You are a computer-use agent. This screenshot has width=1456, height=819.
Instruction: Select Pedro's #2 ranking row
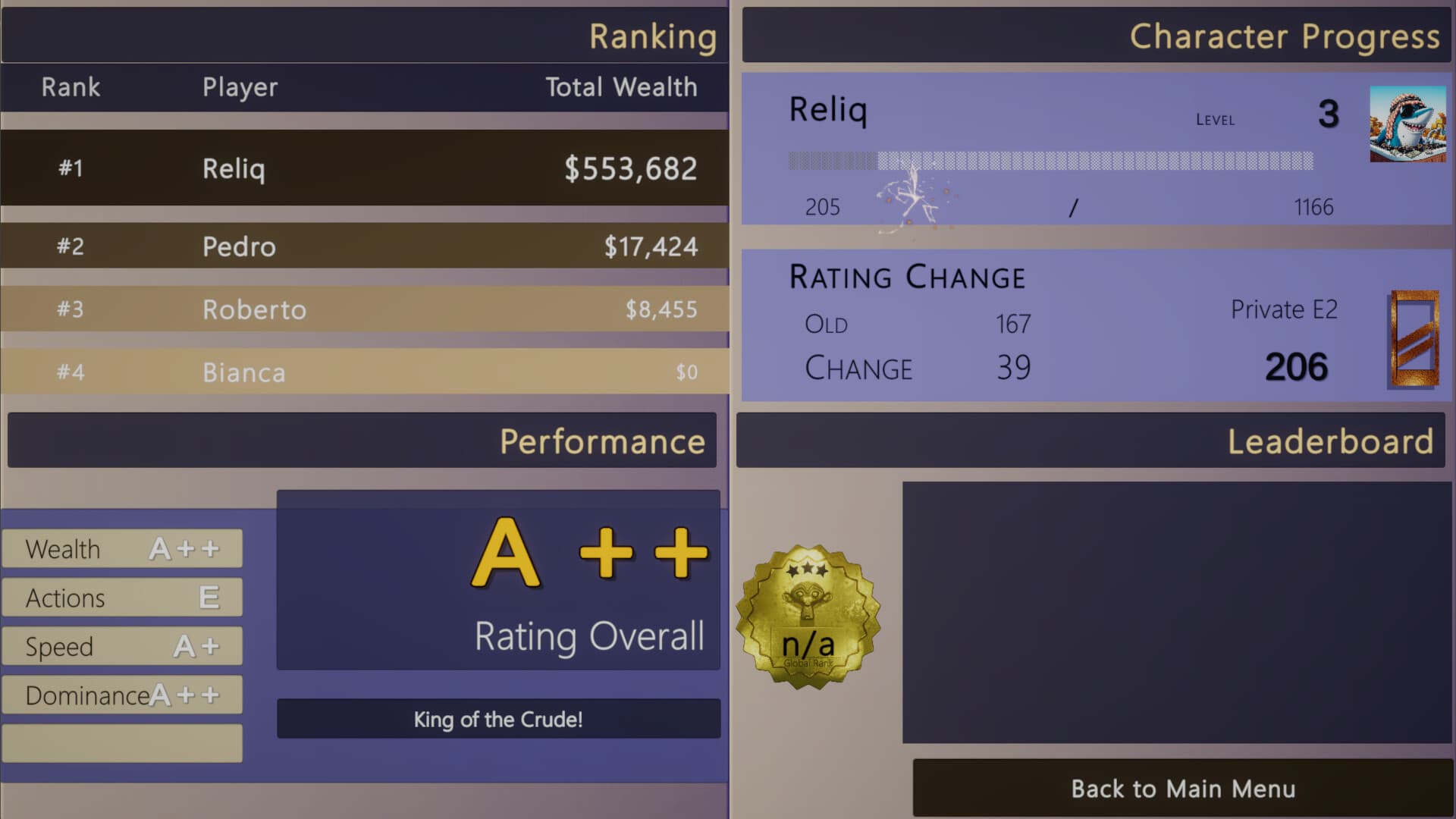(364, 246)
